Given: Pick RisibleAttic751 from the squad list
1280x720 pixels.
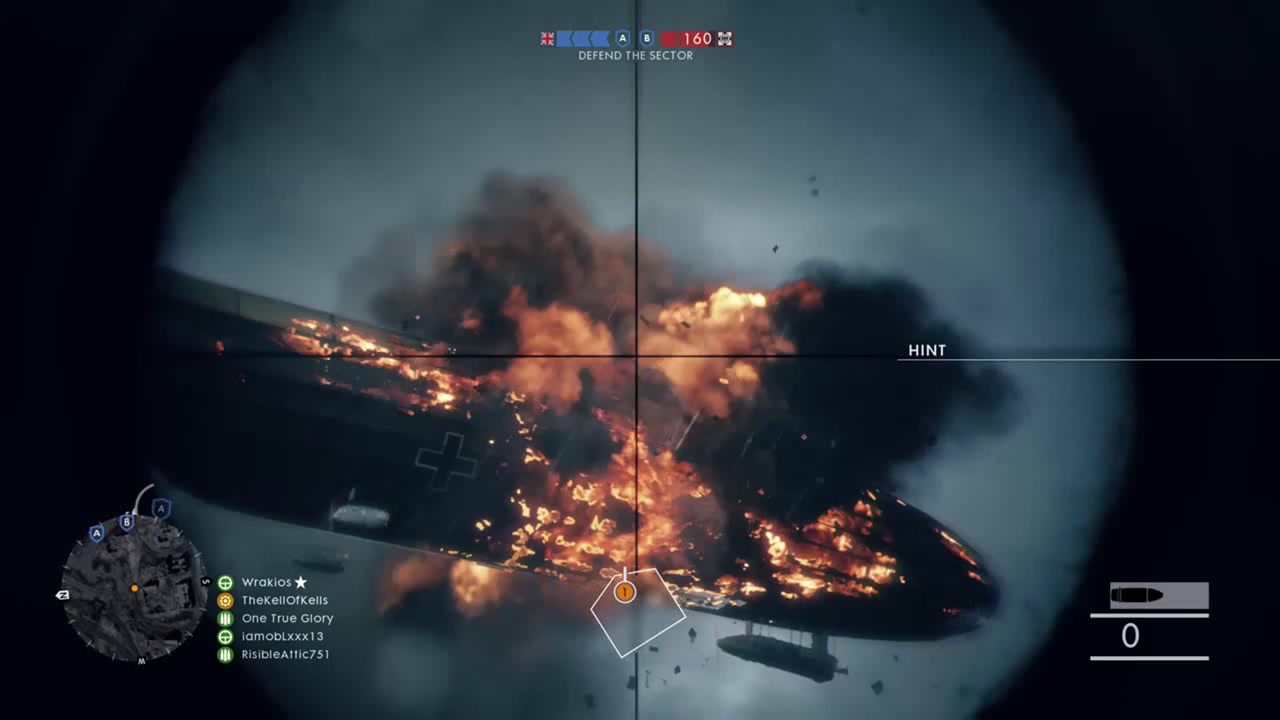Looking at the screenshot, I should click(285, 654).
